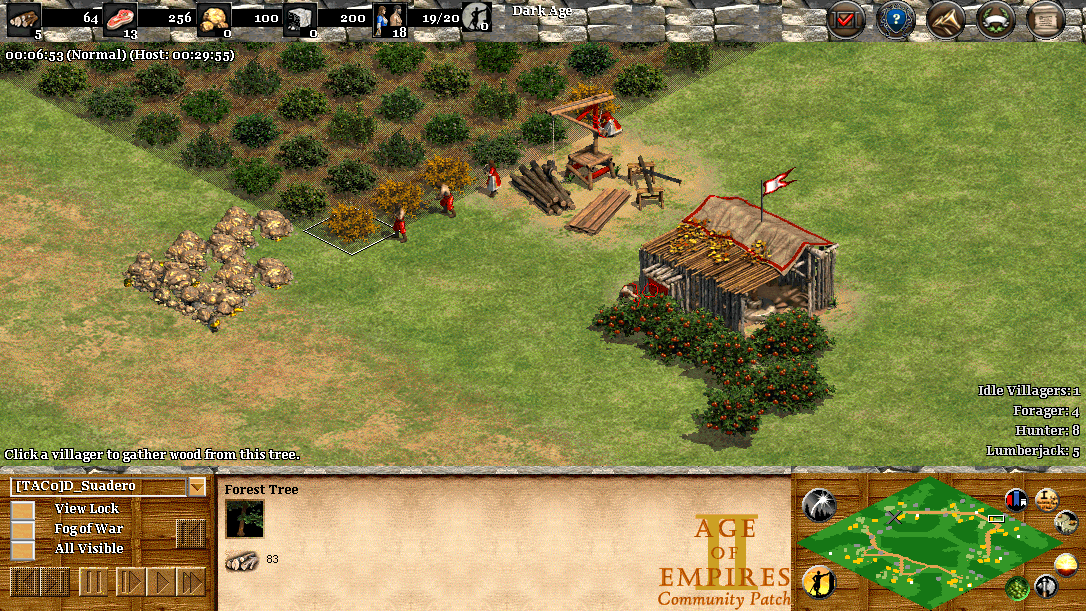Switch minimap to the red-blue banner mode

[x=1017, y=499]
